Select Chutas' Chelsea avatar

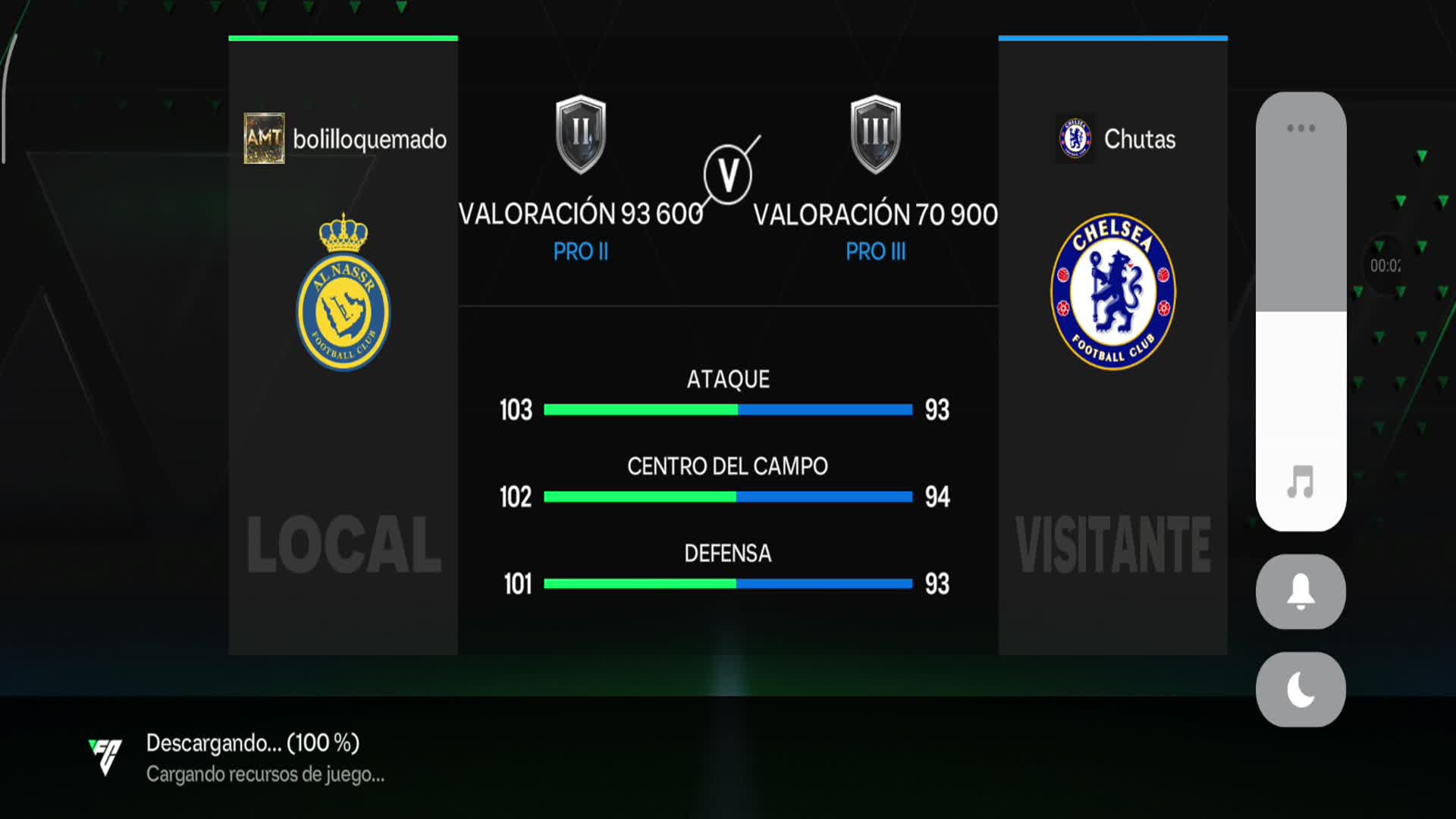click(1074, 139)
